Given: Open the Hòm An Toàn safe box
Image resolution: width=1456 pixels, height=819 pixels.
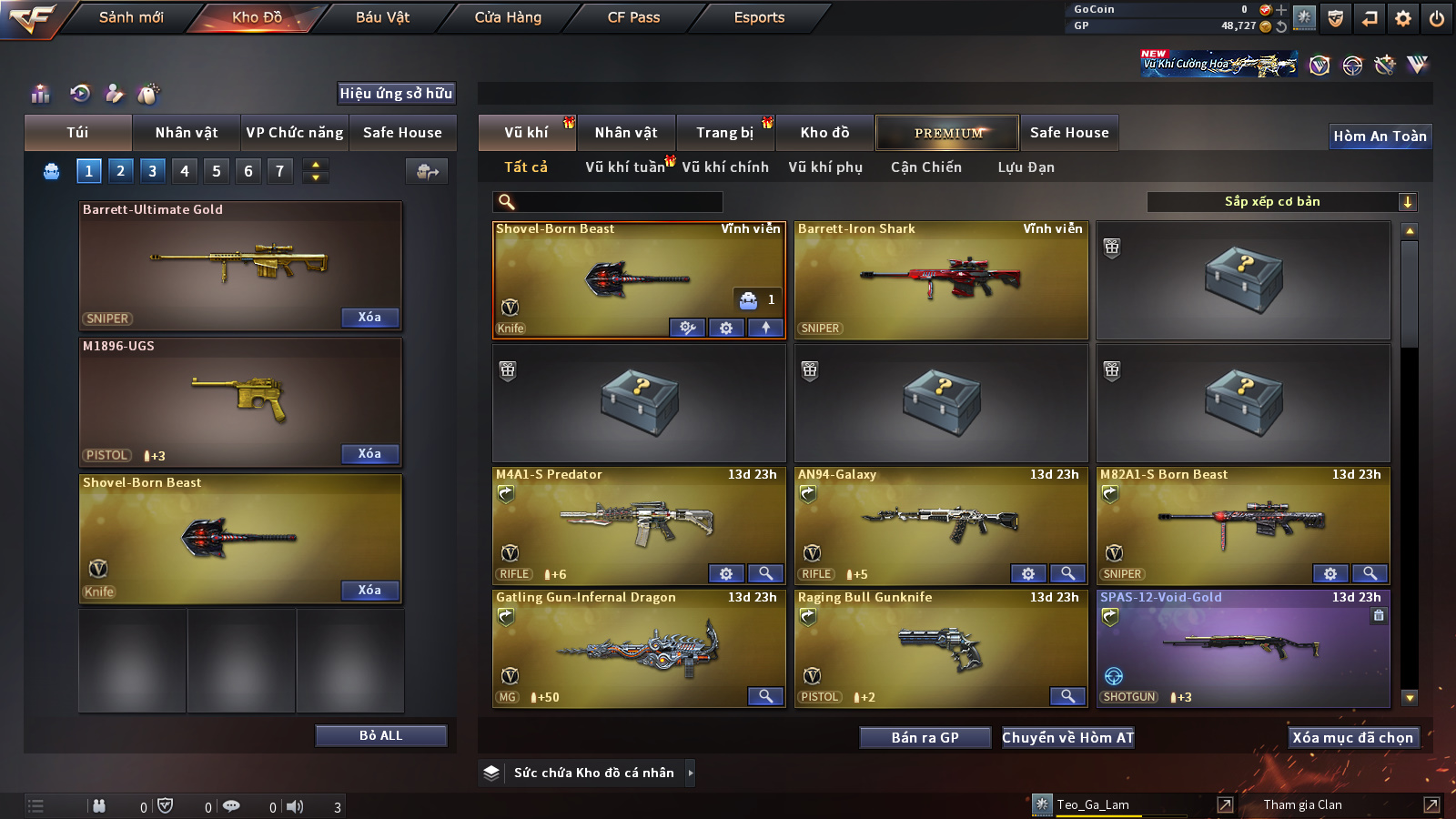Looking at the screenshot, I should (1380, 136).
